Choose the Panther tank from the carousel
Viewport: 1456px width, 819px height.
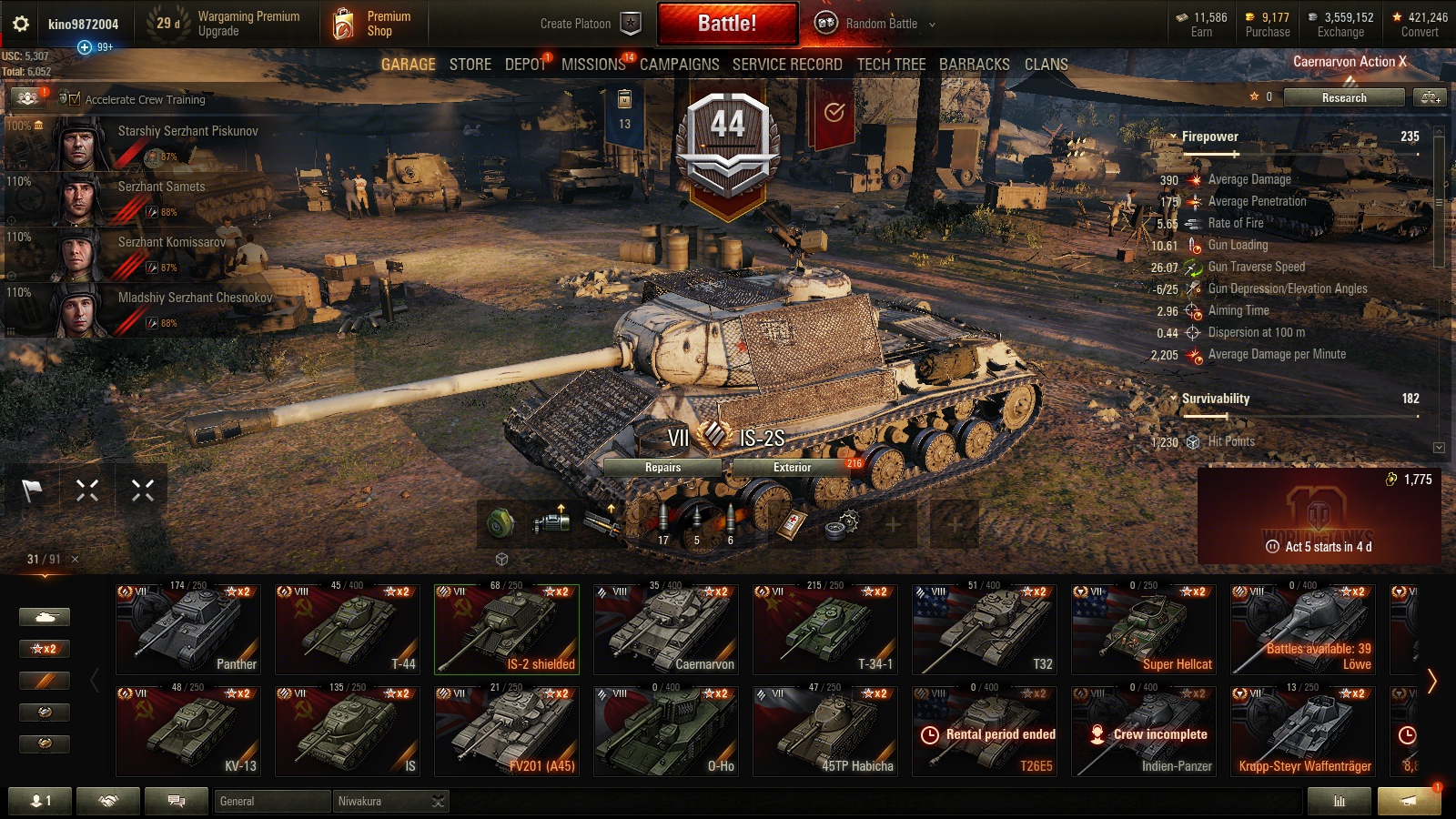pyautogui.click(x=188, y=630)
